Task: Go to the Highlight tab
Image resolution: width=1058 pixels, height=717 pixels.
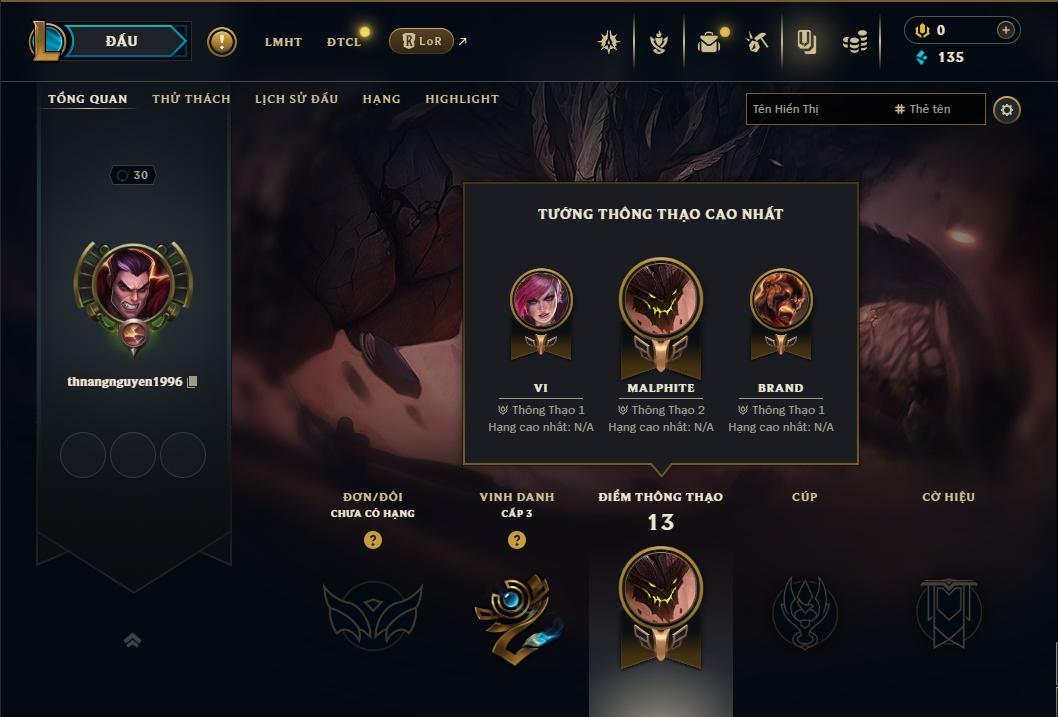Action: 462,99
